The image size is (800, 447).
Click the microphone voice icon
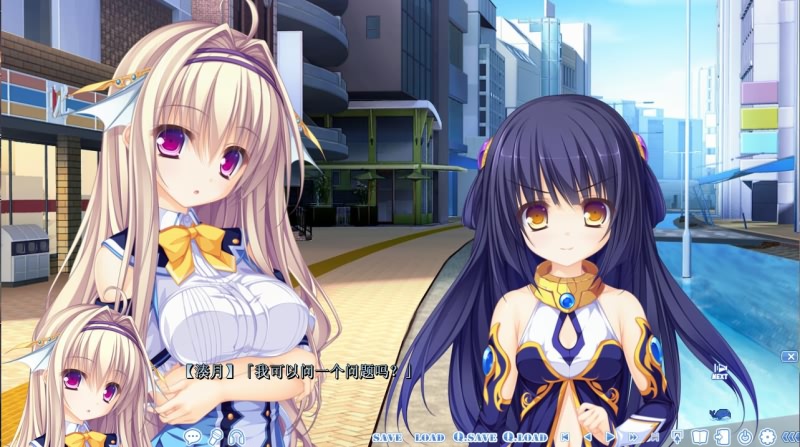(213, 435)
